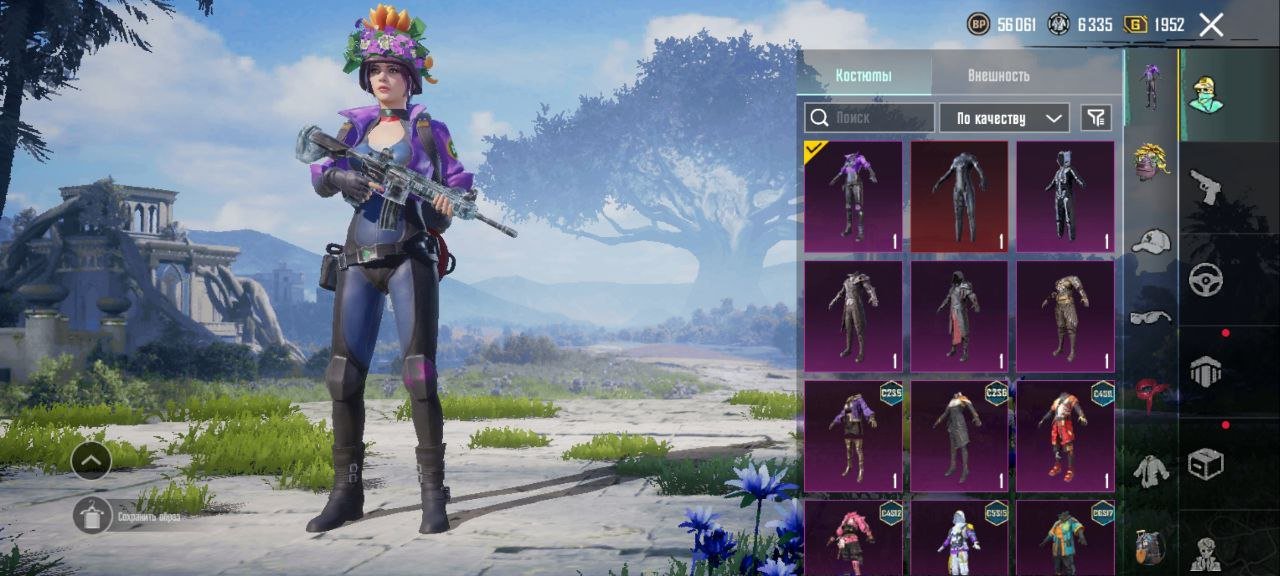Expand the round up-arrow button
The width and height of the screenshot is (1280, 576).
91,460
